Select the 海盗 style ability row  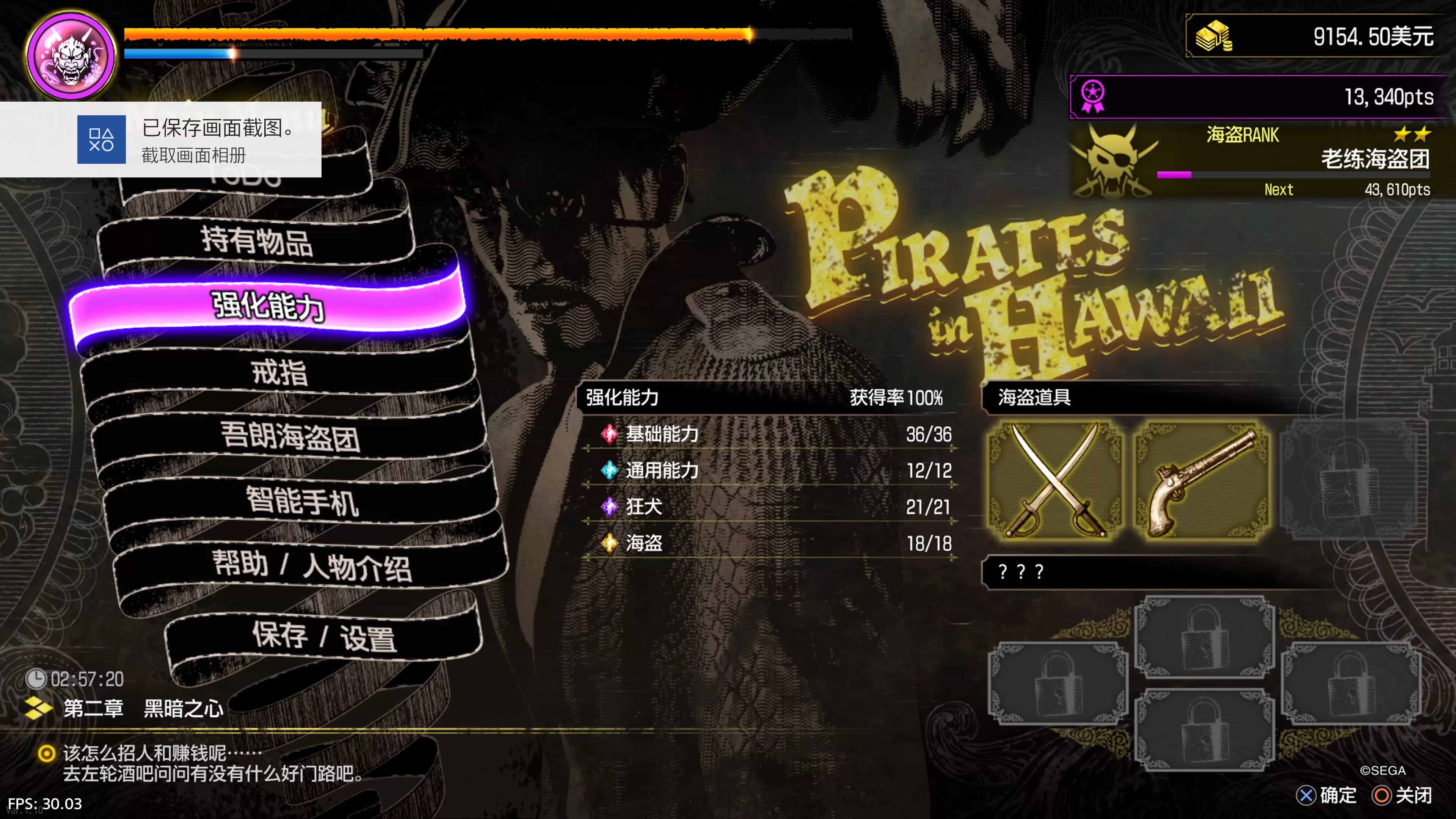769,543
